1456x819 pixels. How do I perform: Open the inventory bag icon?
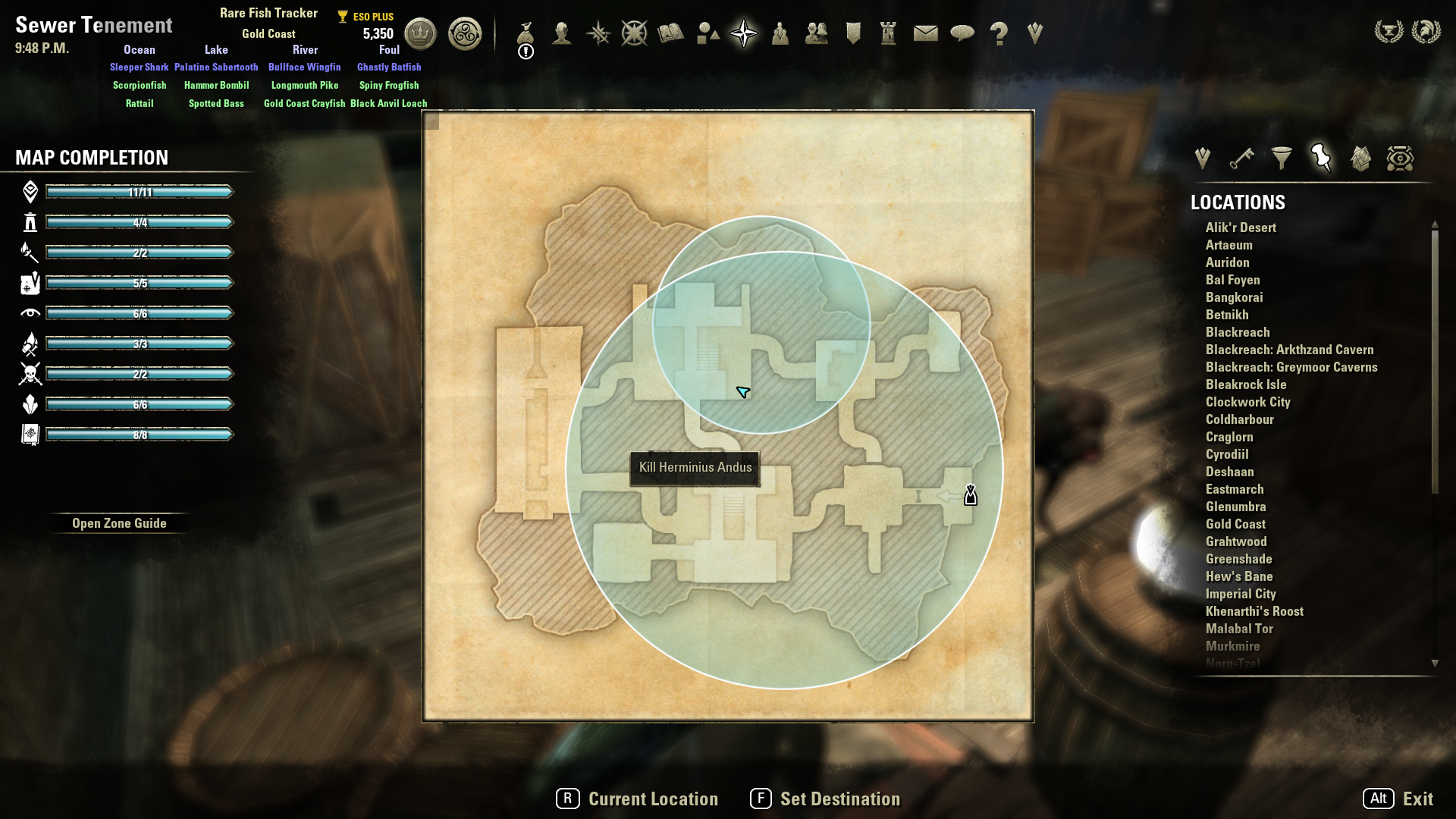click(526, 34)
